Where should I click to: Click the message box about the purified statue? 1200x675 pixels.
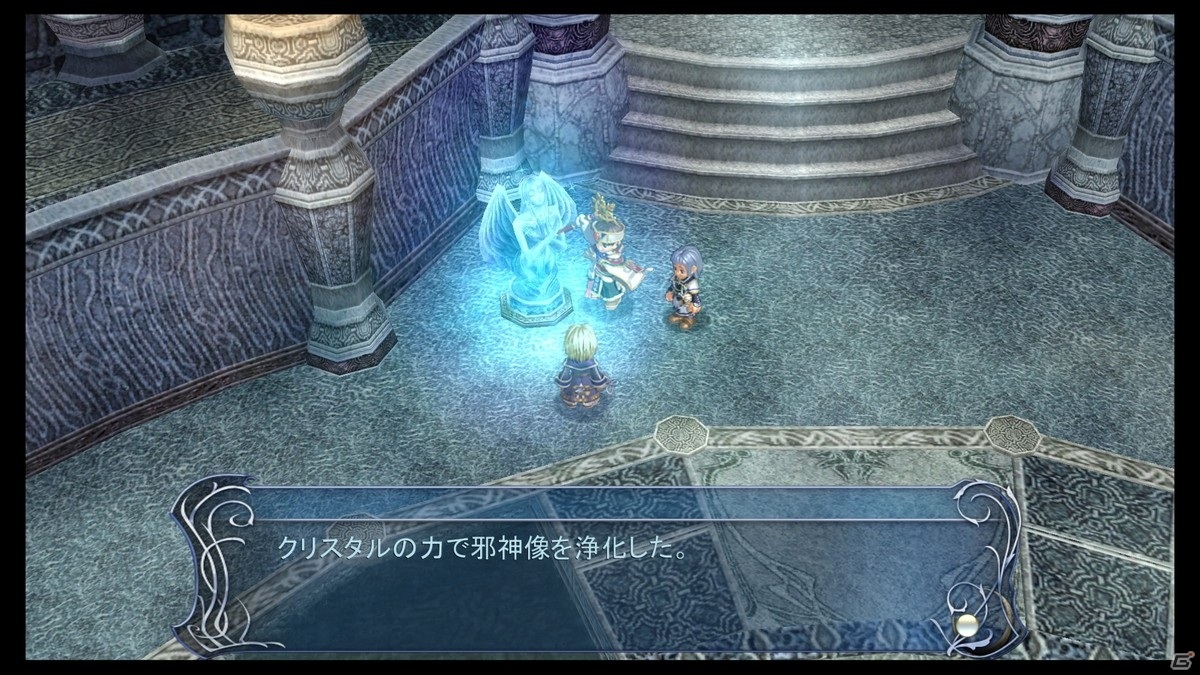[600, 567]
